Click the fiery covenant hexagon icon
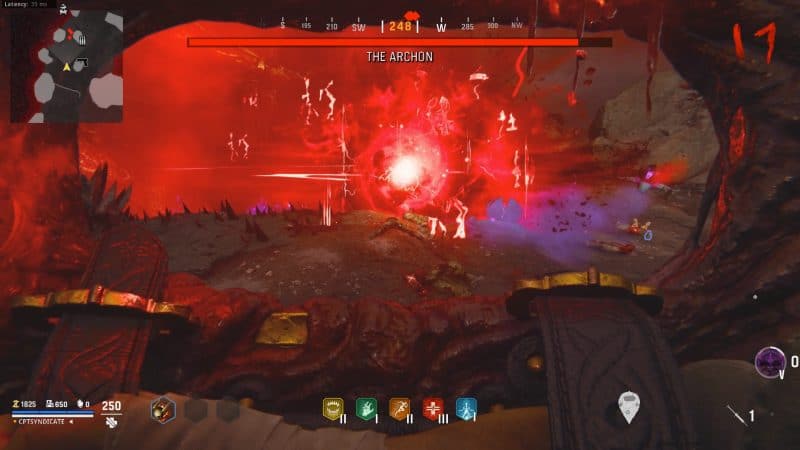This screenshot has width=800, height=450. (163, 409)
